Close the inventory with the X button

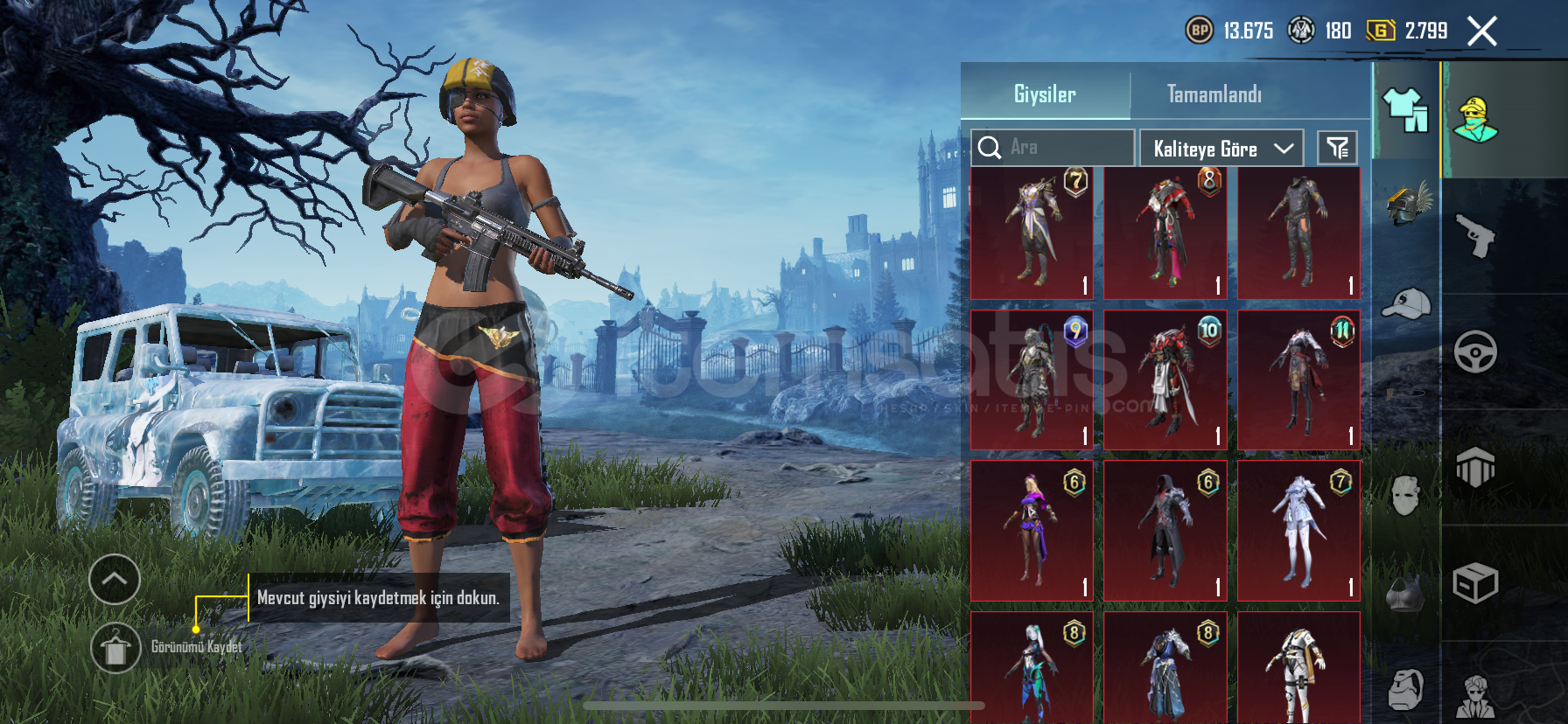pyautogui.click(x=1481, y=31)
